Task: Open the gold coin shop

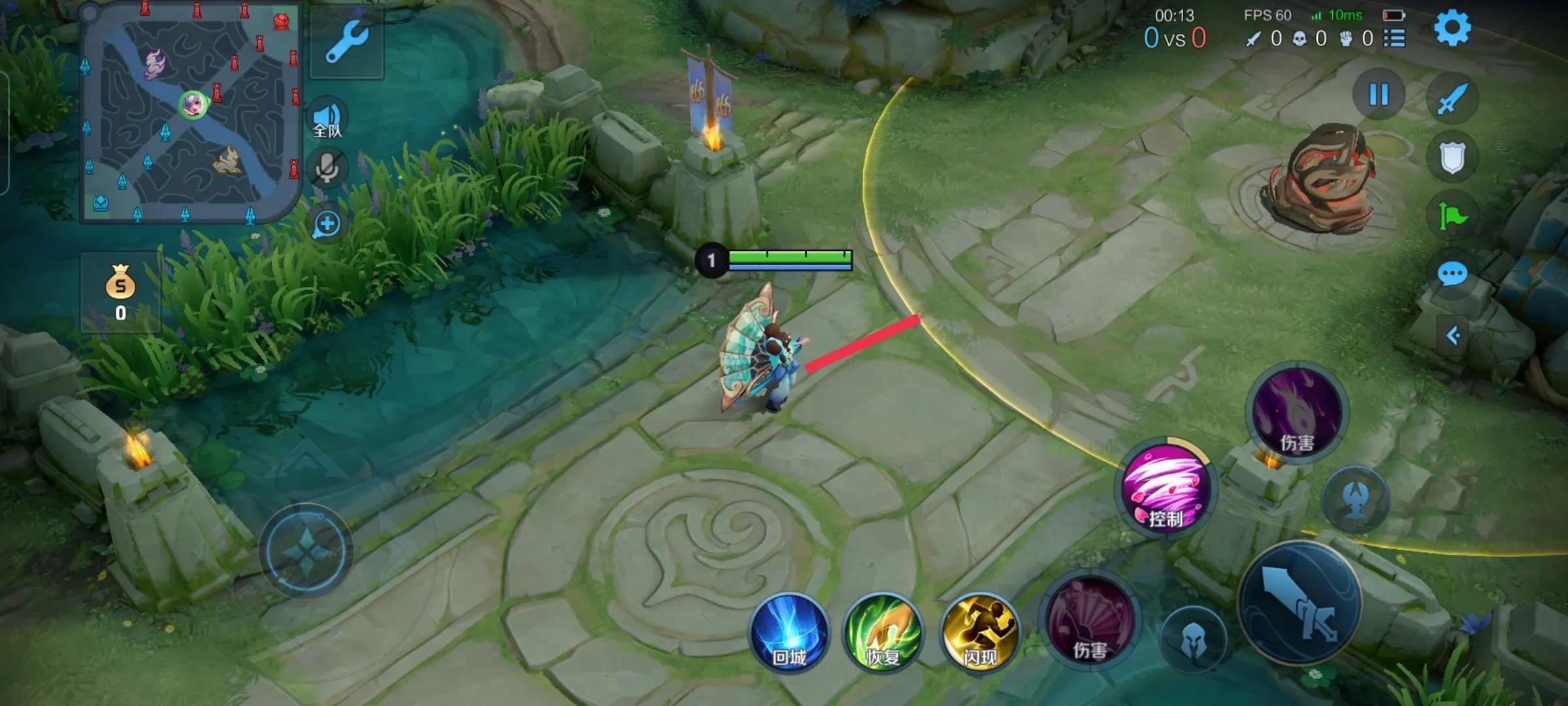Action: click(x=121, y=292)
